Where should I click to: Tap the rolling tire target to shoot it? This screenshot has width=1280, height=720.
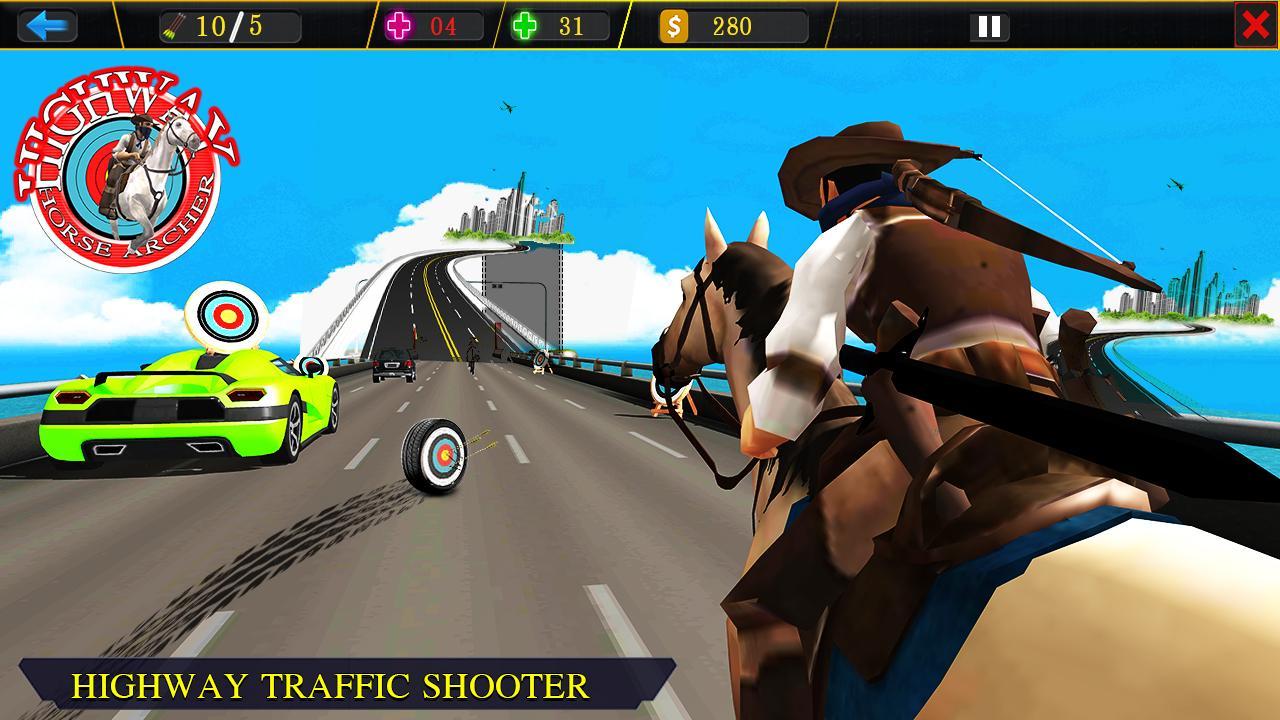438,457
